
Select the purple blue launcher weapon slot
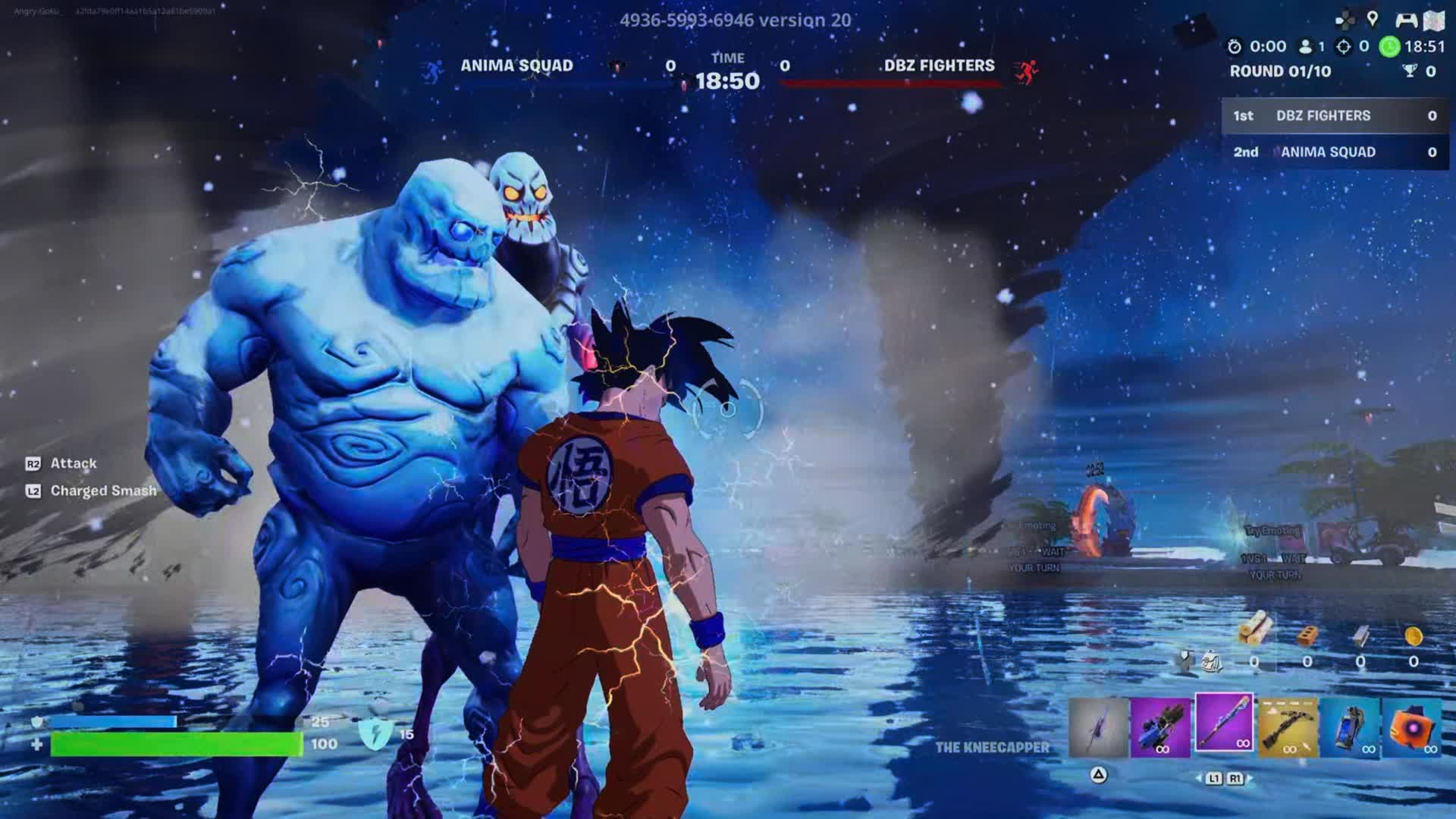tap(1160, 727)
